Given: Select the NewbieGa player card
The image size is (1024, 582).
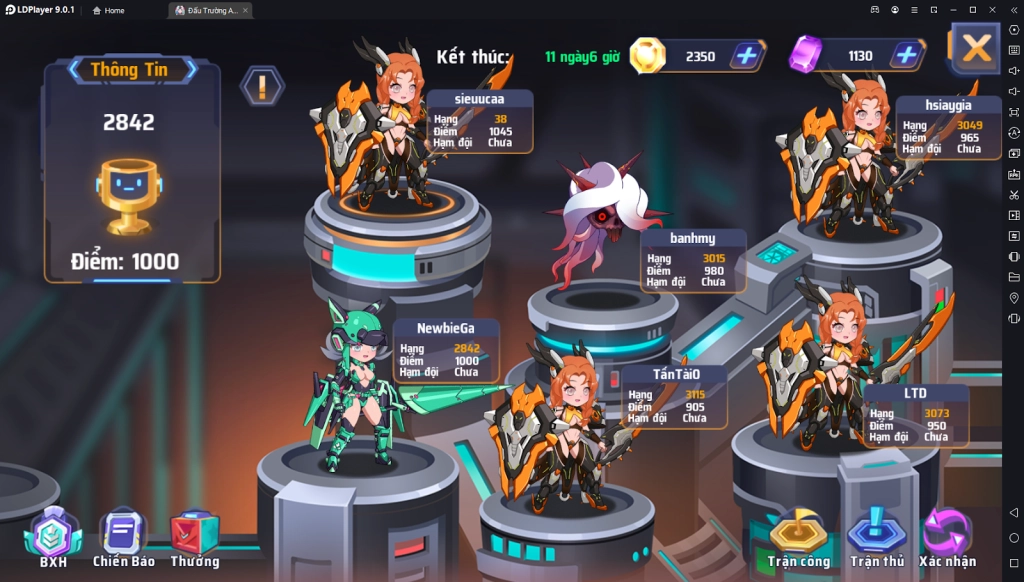Looking at the screenshot, I should [x=446, y=350].
